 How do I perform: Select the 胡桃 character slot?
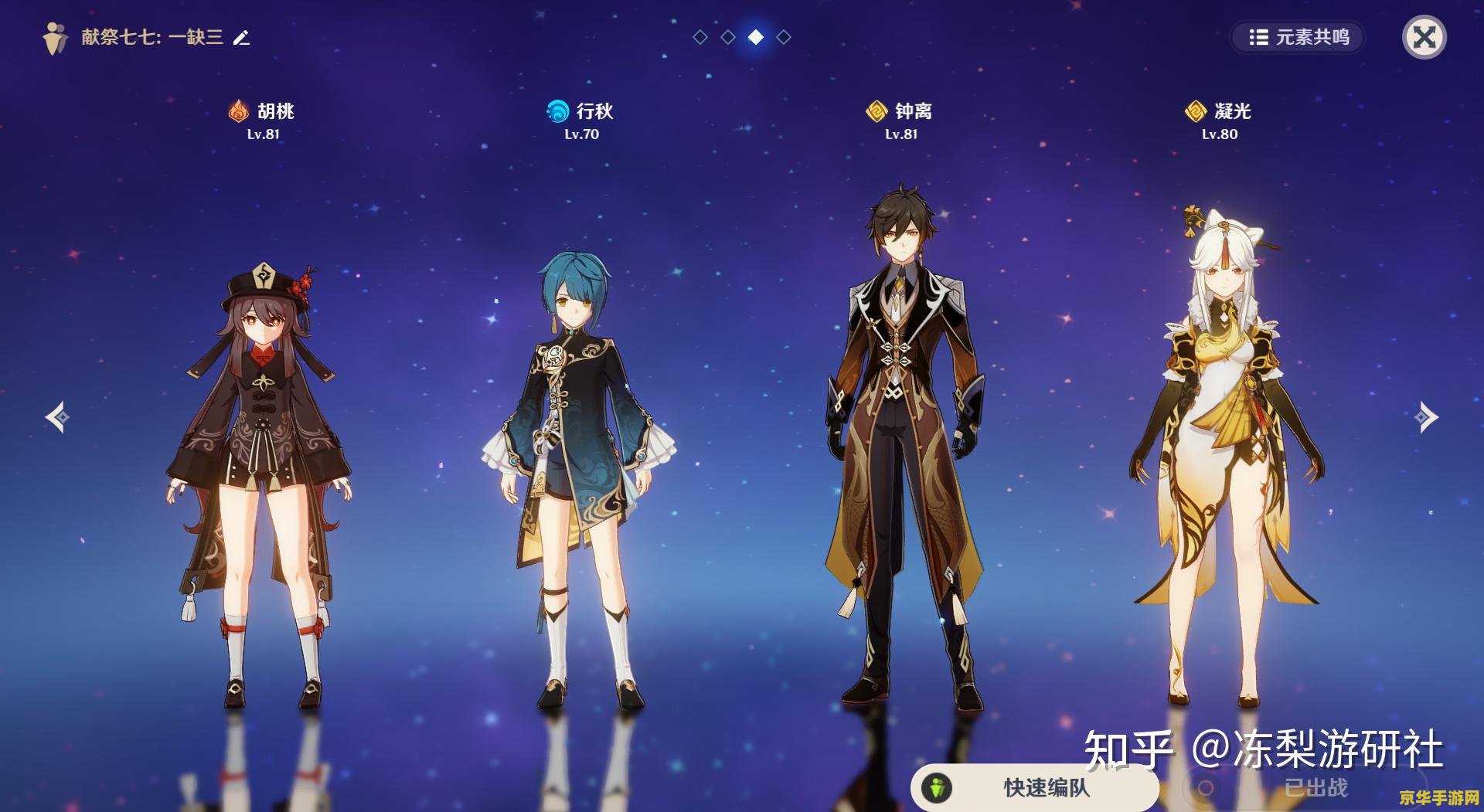click(263, 464)
